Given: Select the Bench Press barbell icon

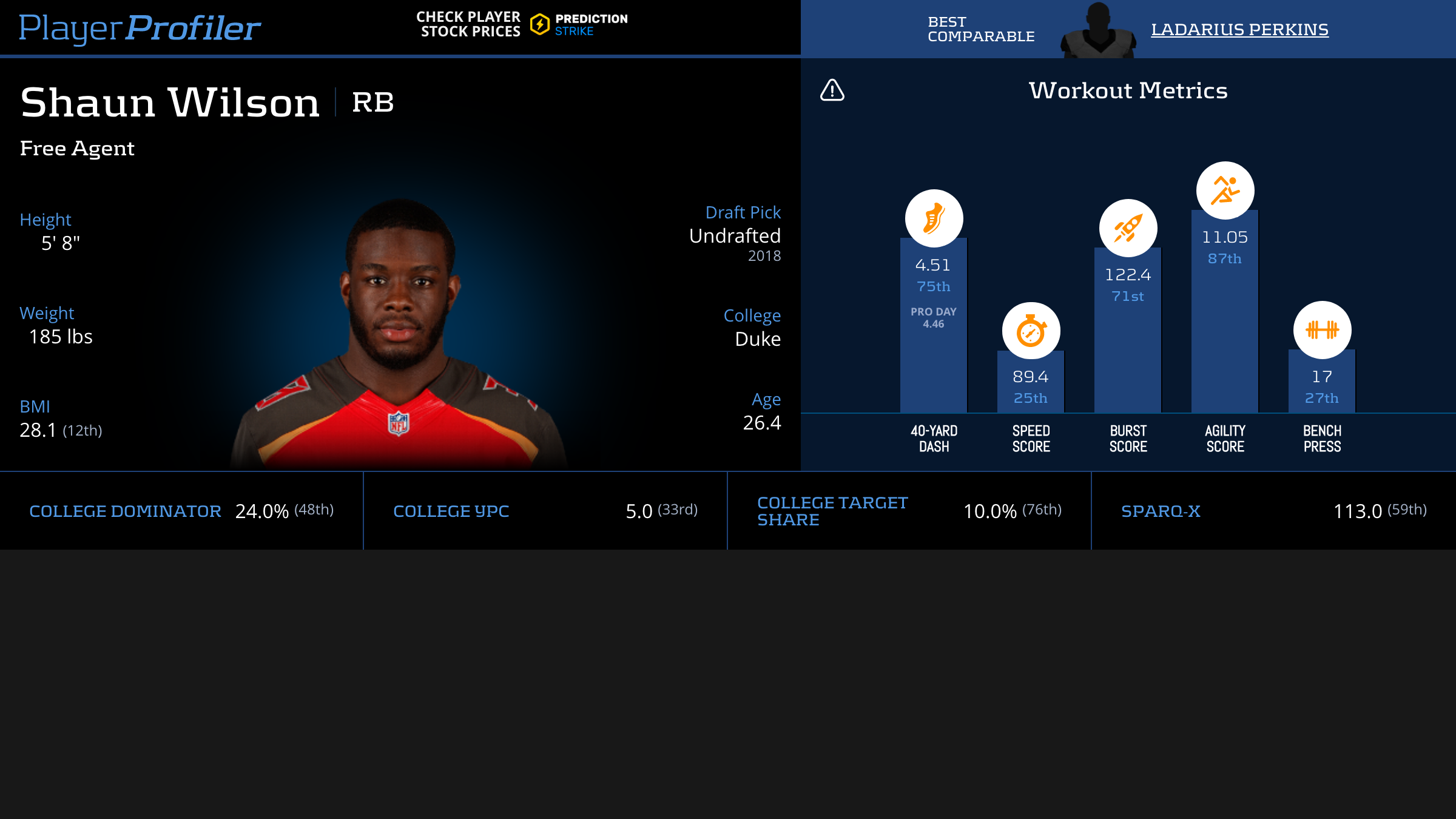Looking at the screenshot, I should click(1322, 330).
